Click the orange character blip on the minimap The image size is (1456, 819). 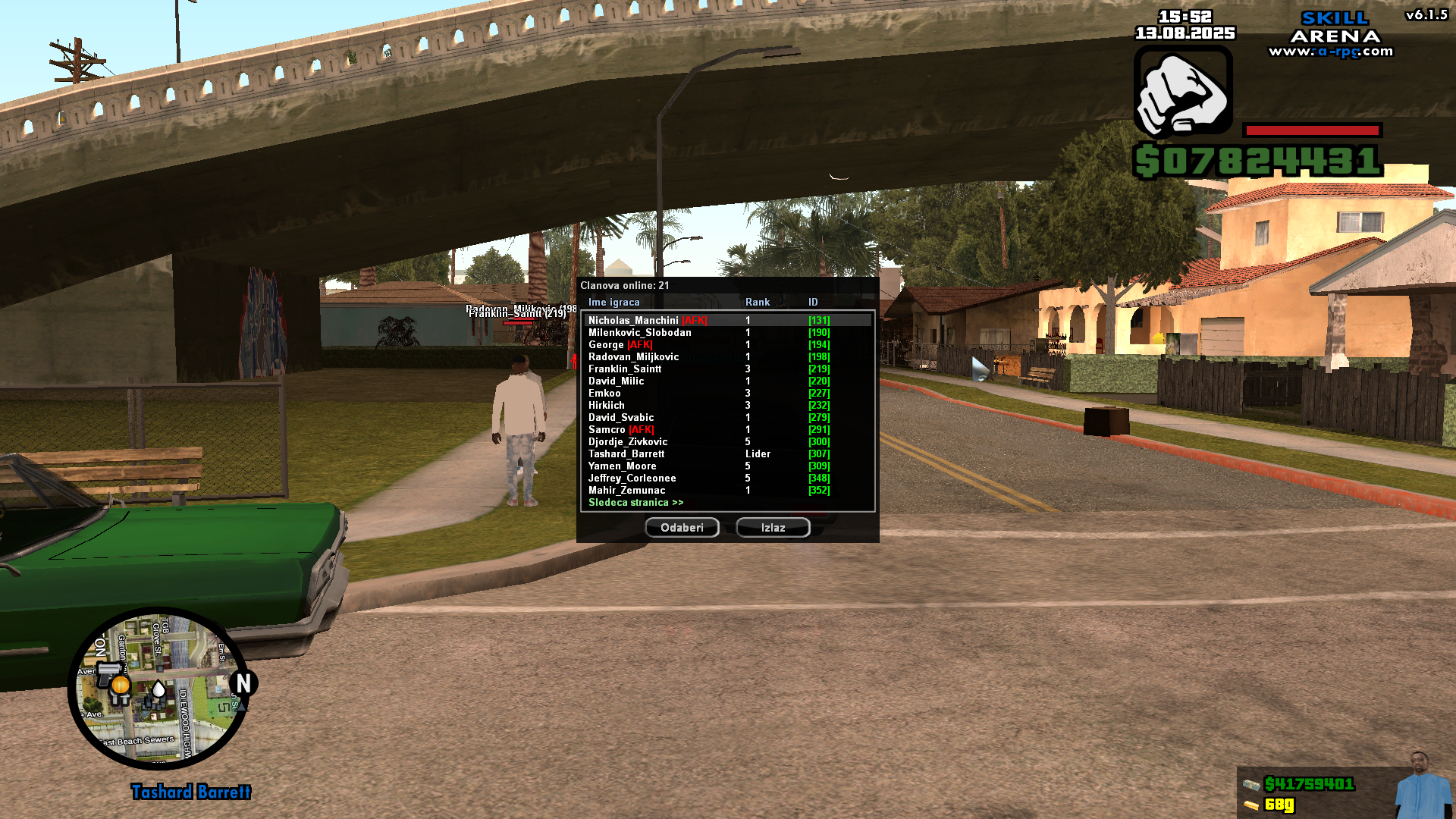click(x=121, y=686)
